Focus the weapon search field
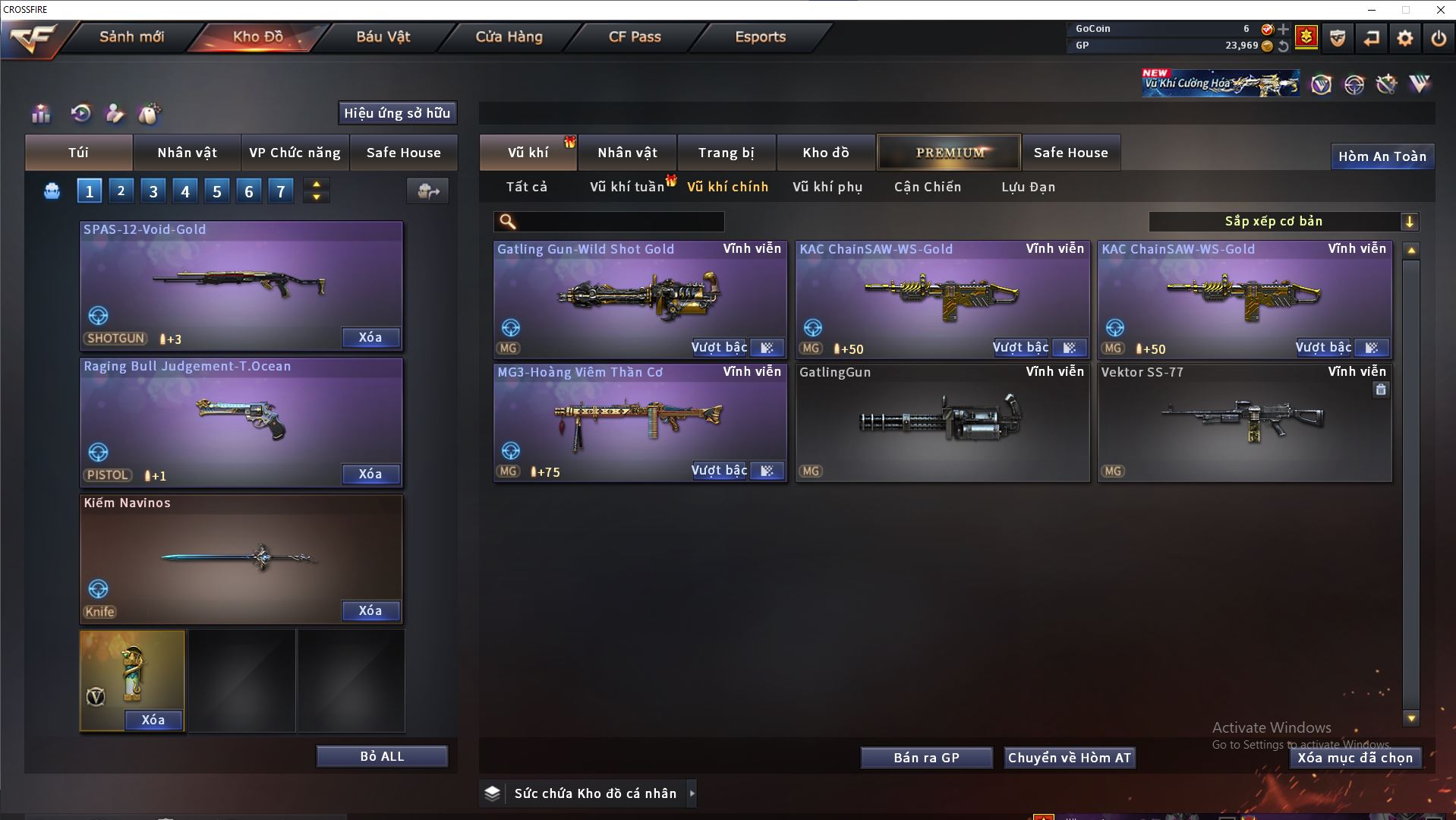 pos(619,222)
